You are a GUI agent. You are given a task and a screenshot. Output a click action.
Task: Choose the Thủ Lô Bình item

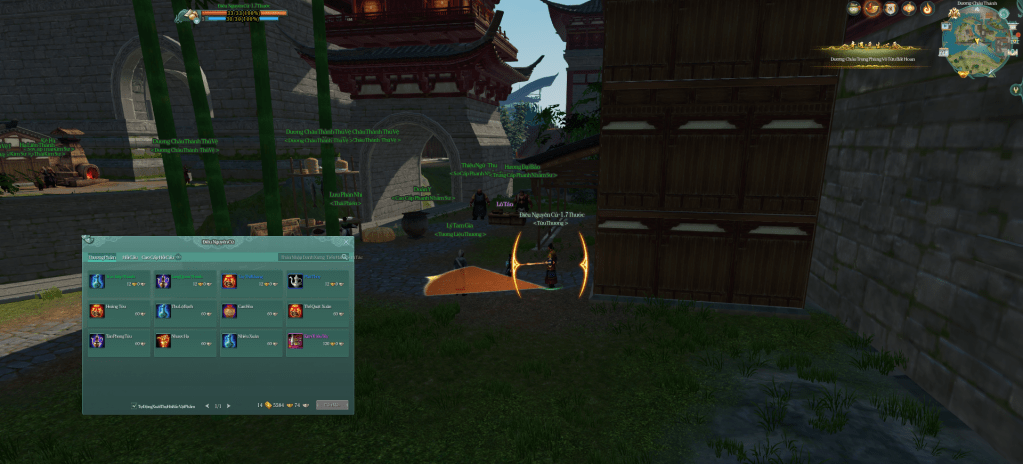coord(184,311)
